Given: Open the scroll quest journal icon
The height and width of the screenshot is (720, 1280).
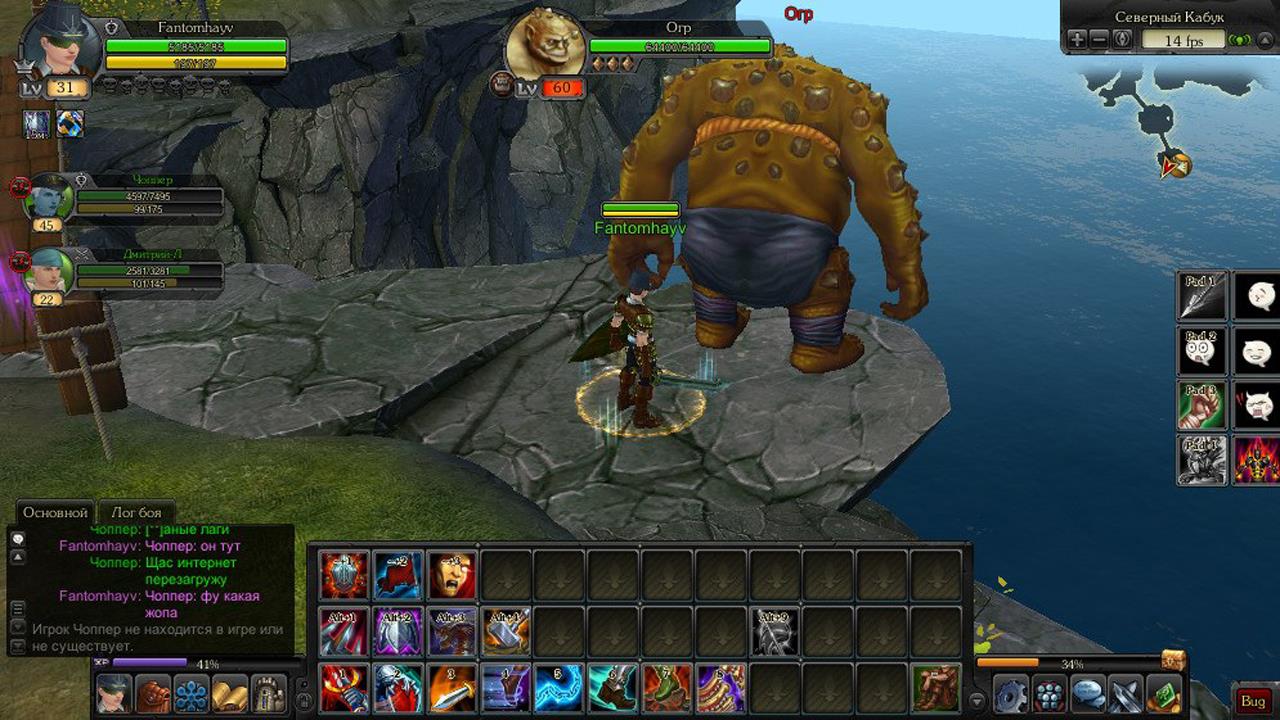Looking at the screenshot, I should point(230,694).
